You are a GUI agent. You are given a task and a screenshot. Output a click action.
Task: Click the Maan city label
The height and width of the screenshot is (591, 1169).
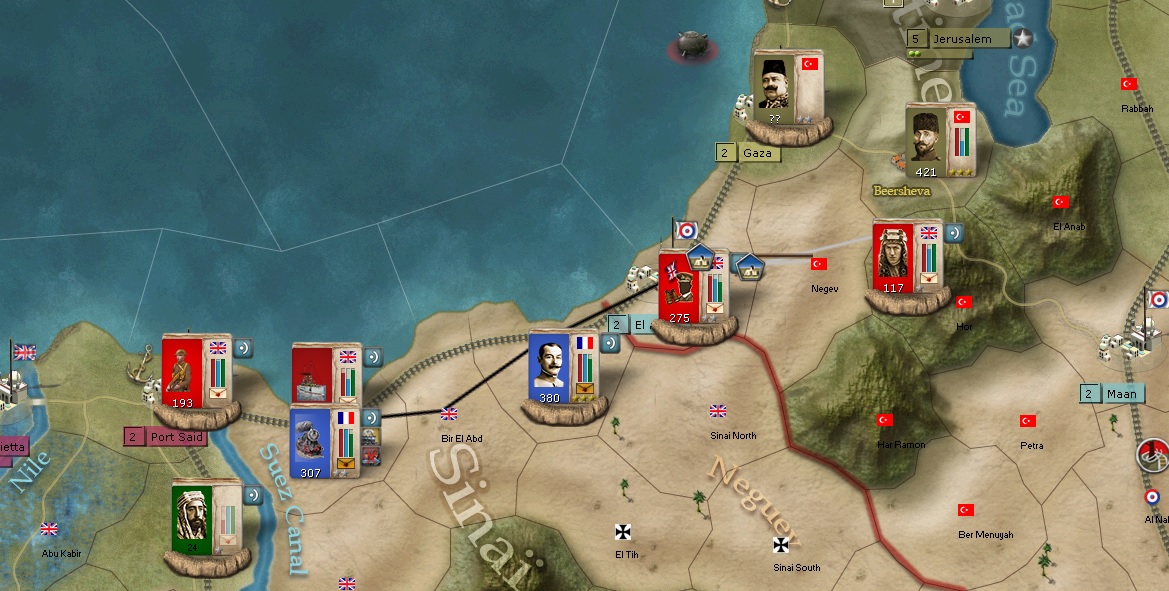1121,394
